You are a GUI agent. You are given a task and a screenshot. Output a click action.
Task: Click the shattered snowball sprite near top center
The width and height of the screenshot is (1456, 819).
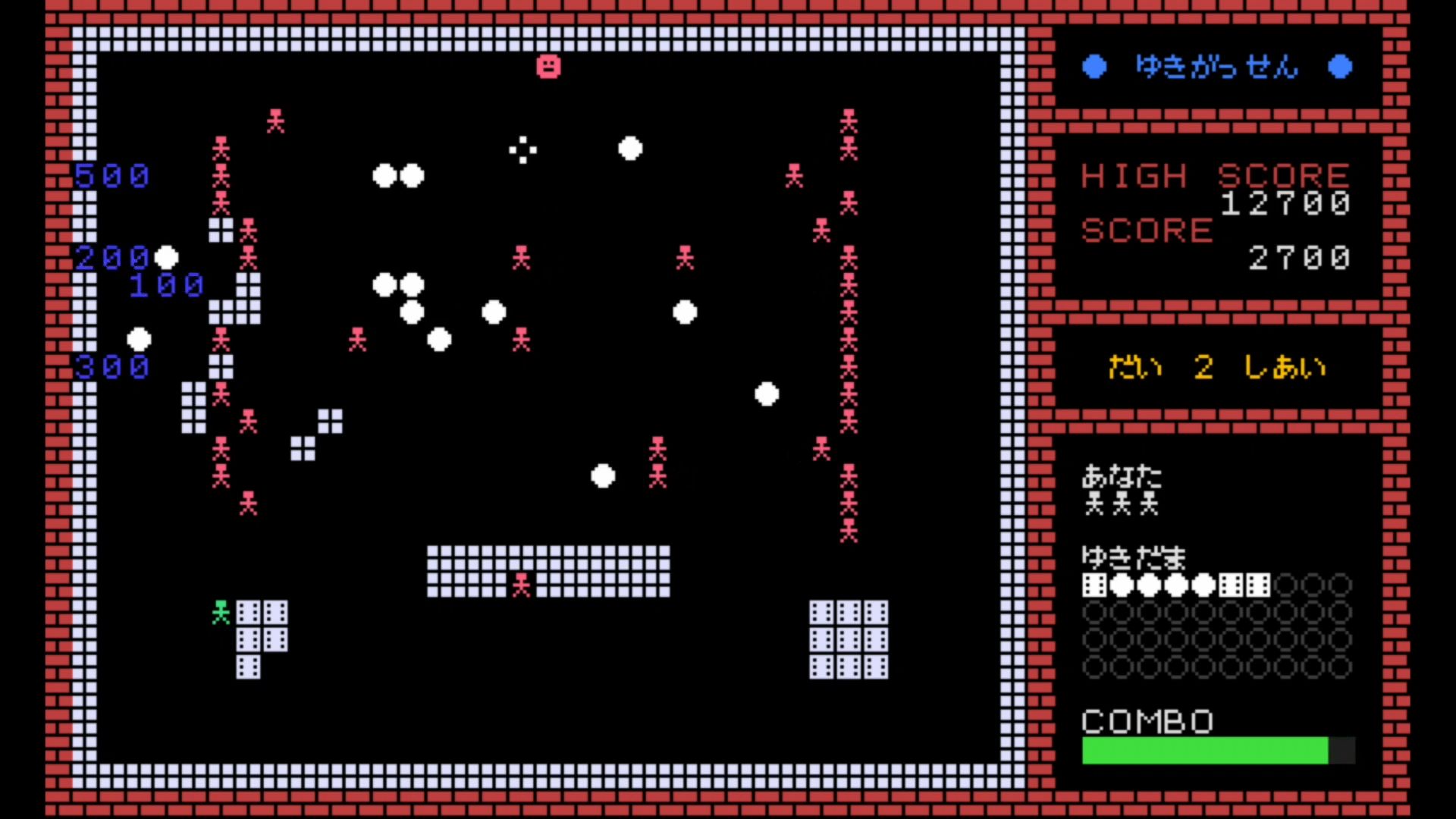point(522,151)
